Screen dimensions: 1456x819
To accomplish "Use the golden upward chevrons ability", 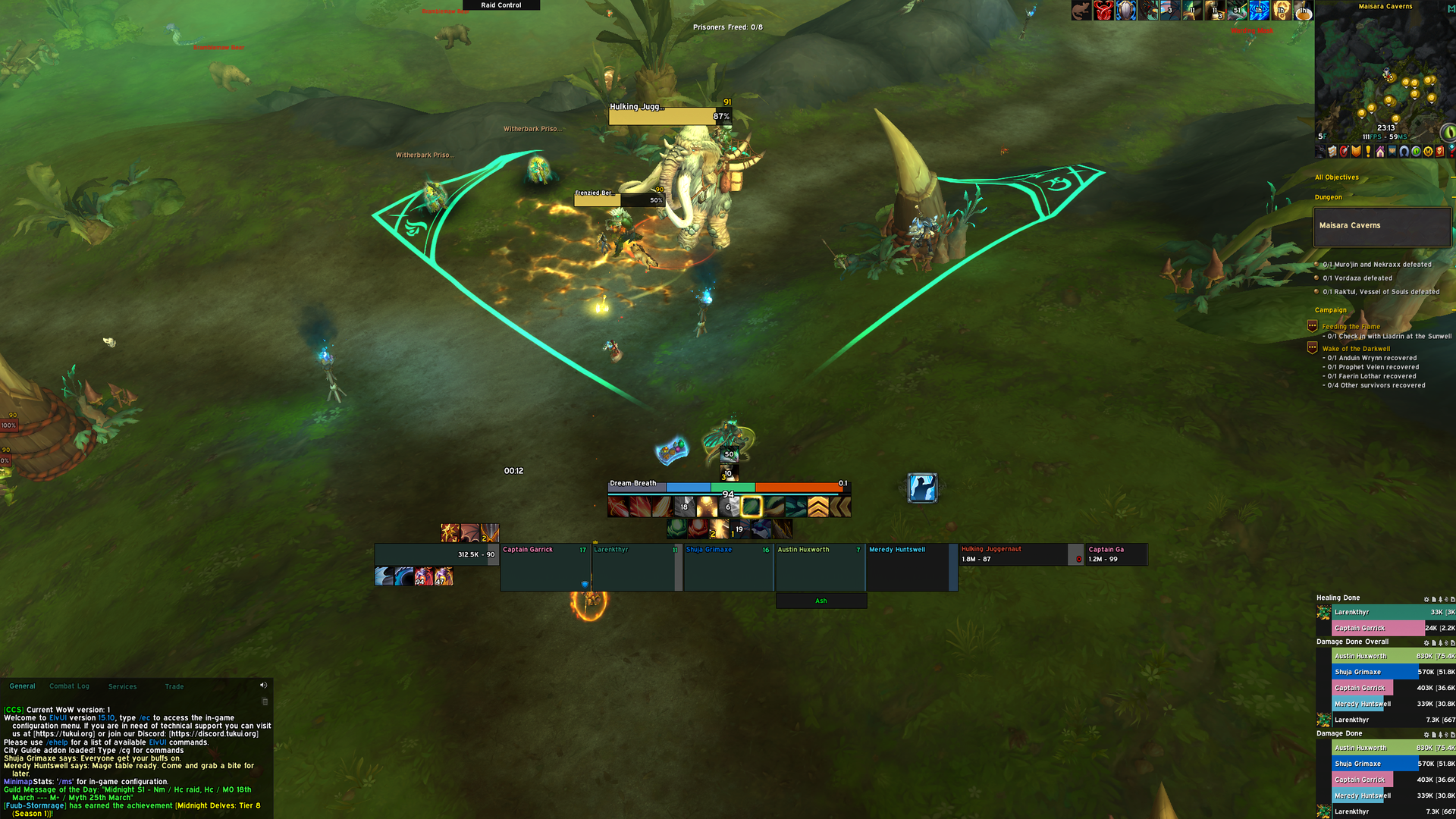I will tap(818, 507).
